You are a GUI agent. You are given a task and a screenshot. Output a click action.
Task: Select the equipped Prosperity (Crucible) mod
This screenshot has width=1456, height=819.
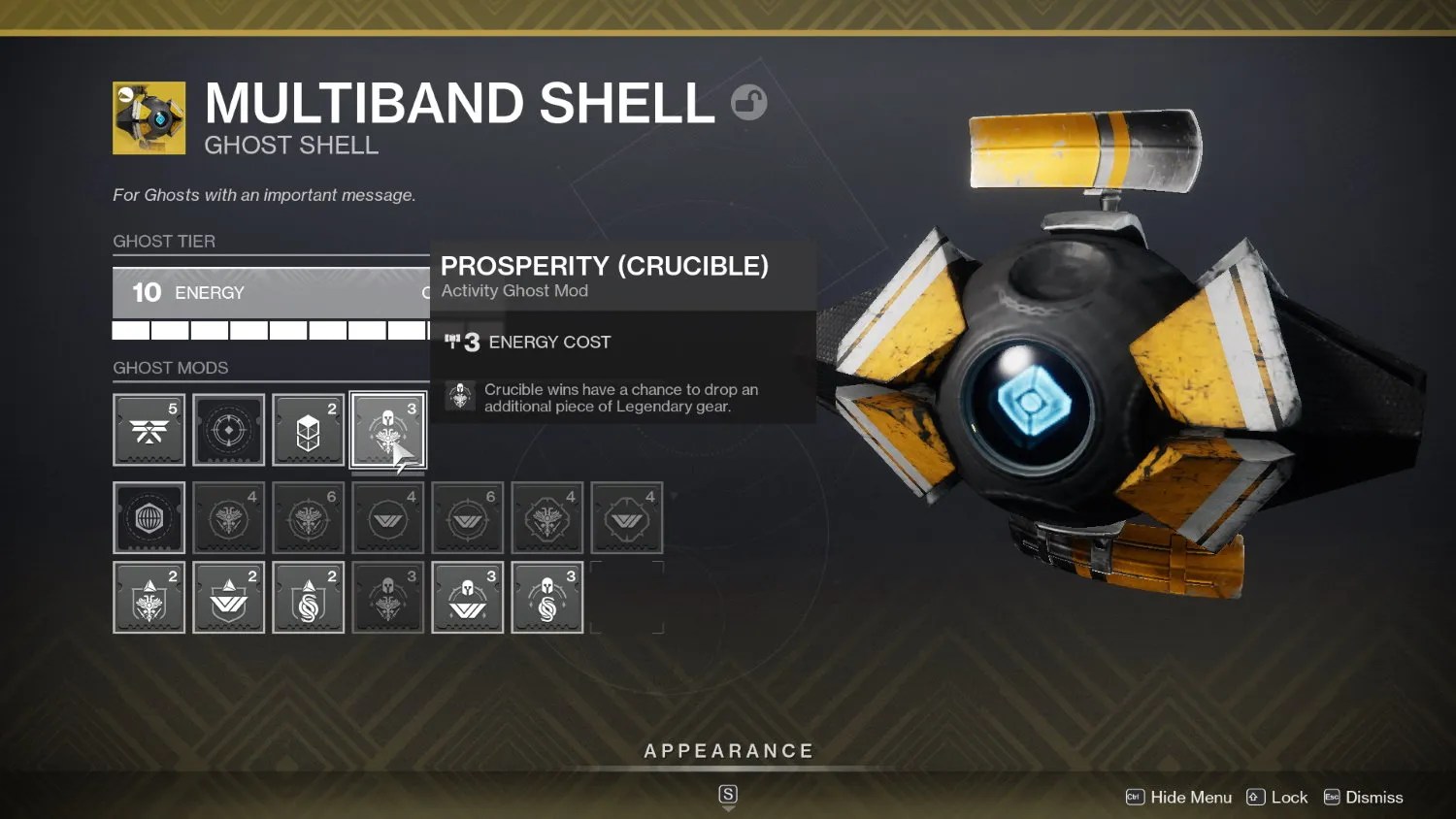tap(387, 430)
